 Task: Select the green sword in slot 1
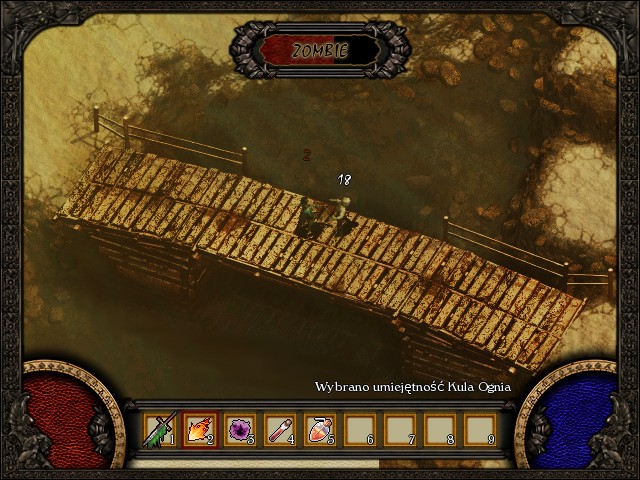pos(158,430)
